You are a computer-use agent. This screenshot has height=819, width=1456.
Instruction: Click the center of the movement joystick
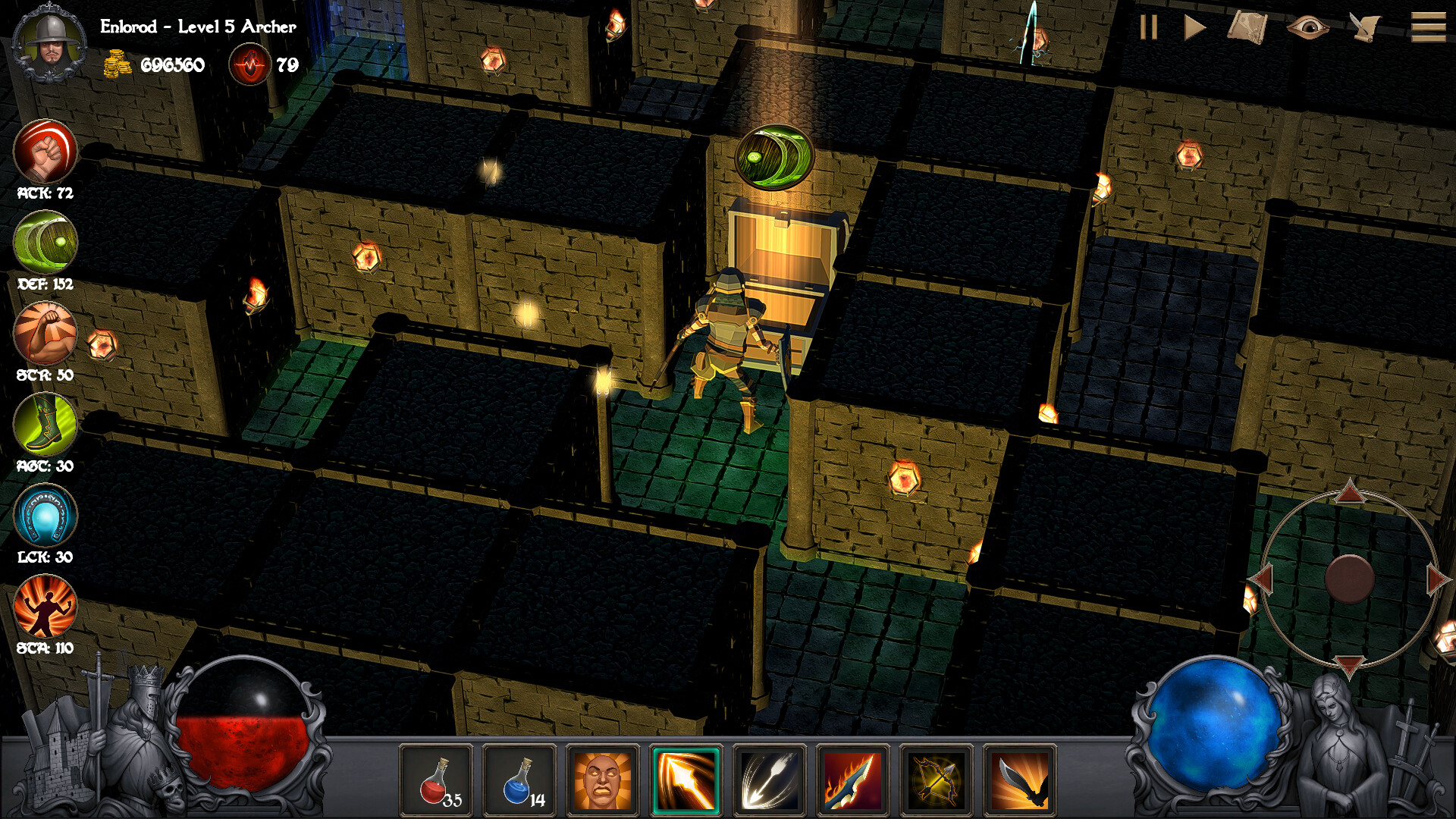pos(1350,578)
